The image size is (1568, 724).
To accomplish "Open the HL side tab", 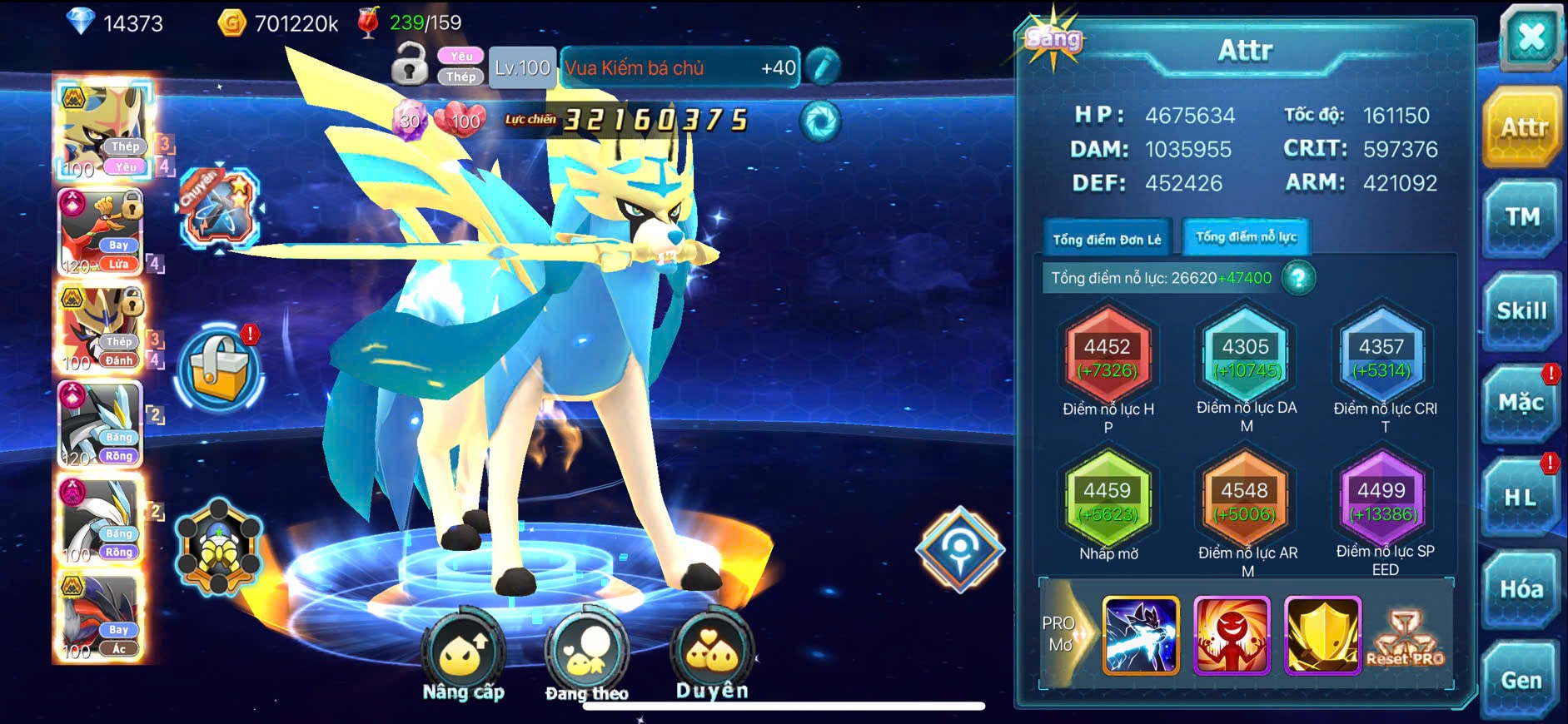I will pos(1521,498).
